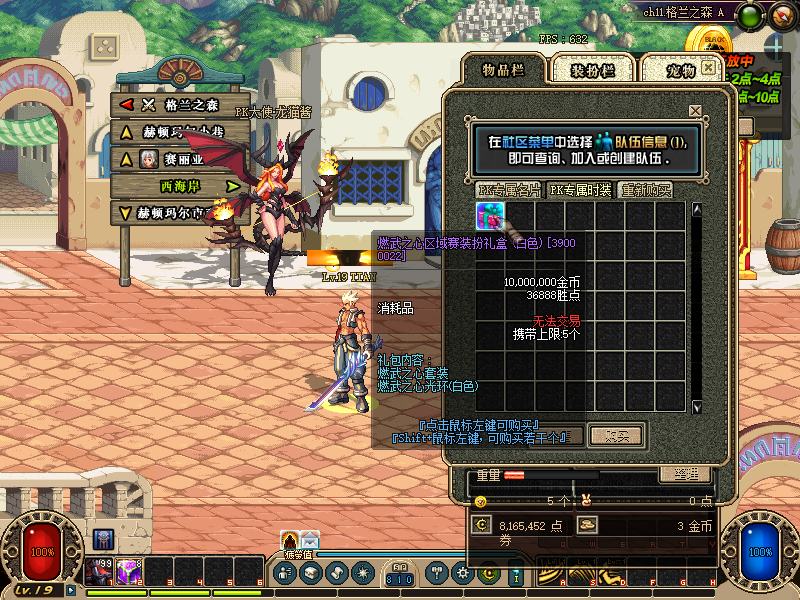This screenshot has height=600, width=800.
Task: Click the shop list scrollbar up arrow
Action: point(697,210)
